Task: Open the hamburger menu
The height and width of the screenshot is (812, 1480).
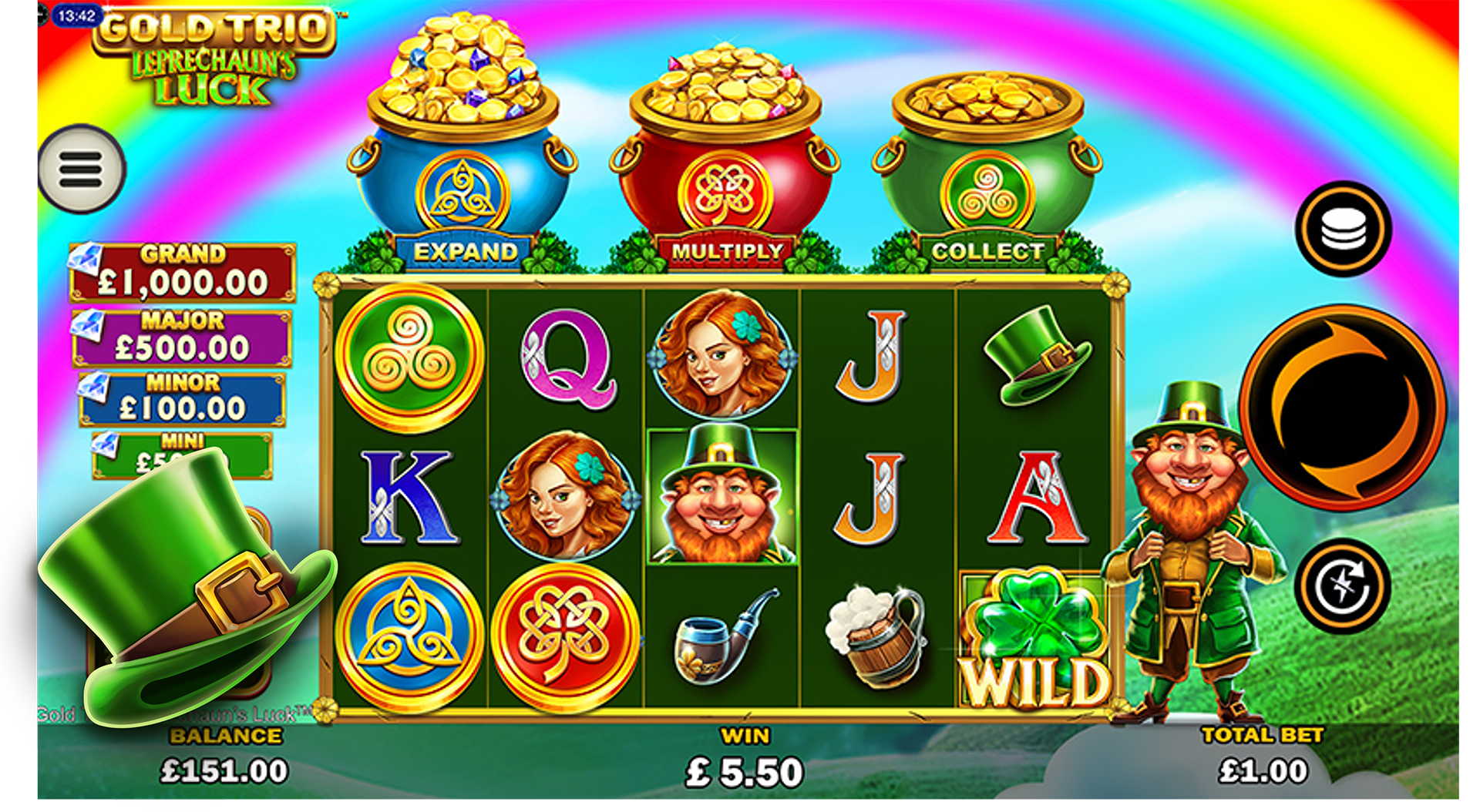Action: tap(81, 169)
